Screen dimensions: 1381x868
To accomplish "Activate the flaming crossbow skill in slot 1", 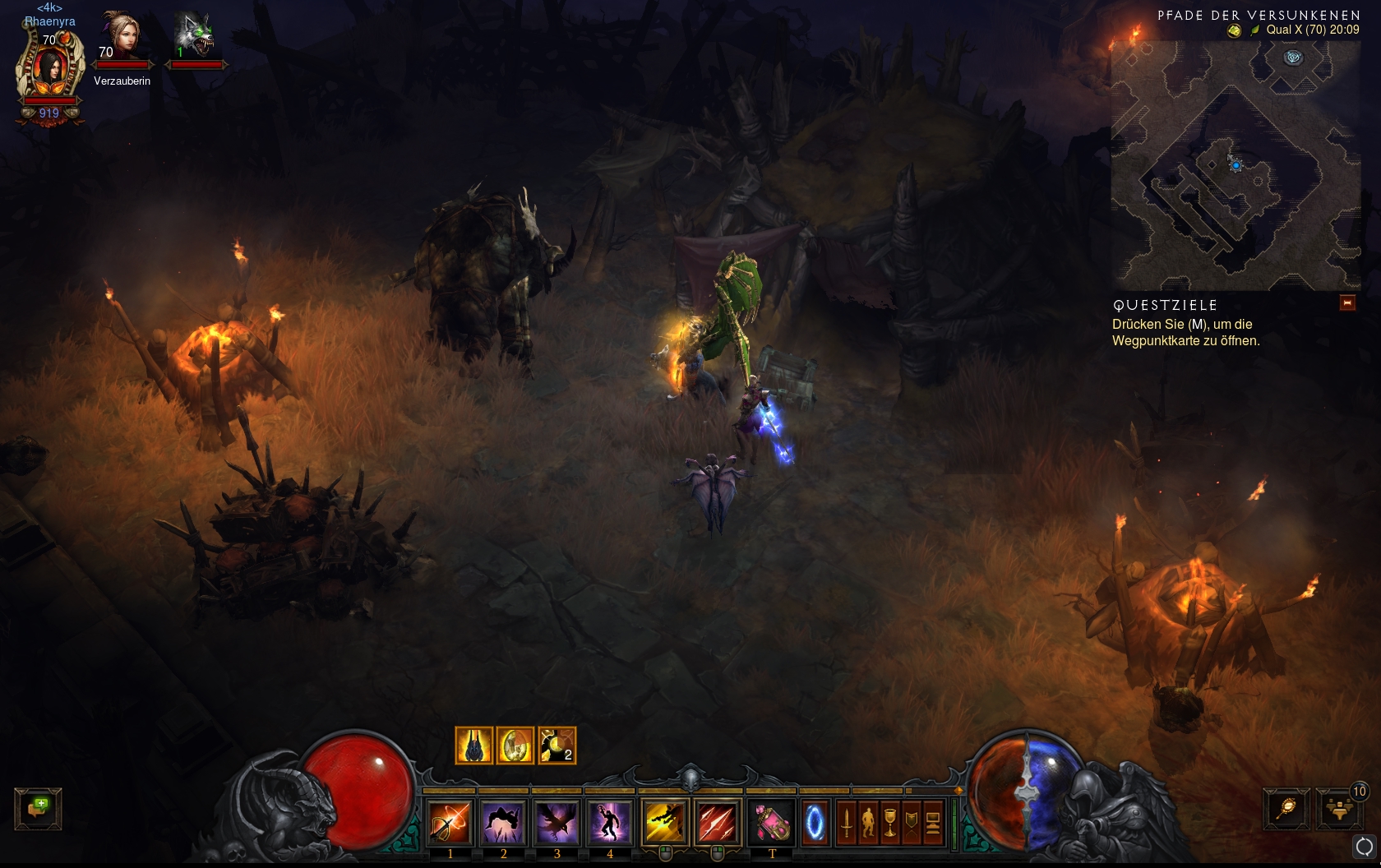I will point(450,821).
